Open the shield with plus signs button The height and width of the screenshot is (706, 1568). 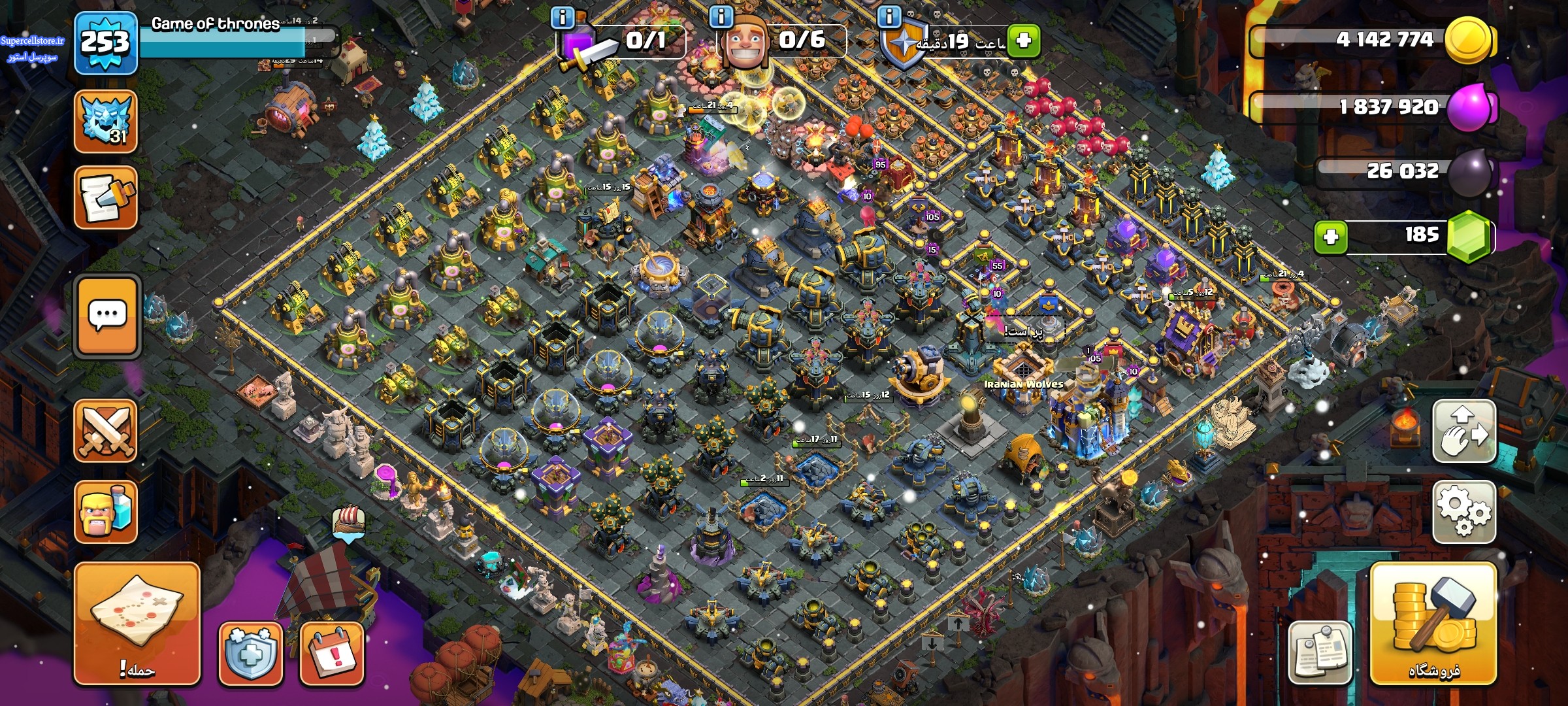click(x=251, y=653)
